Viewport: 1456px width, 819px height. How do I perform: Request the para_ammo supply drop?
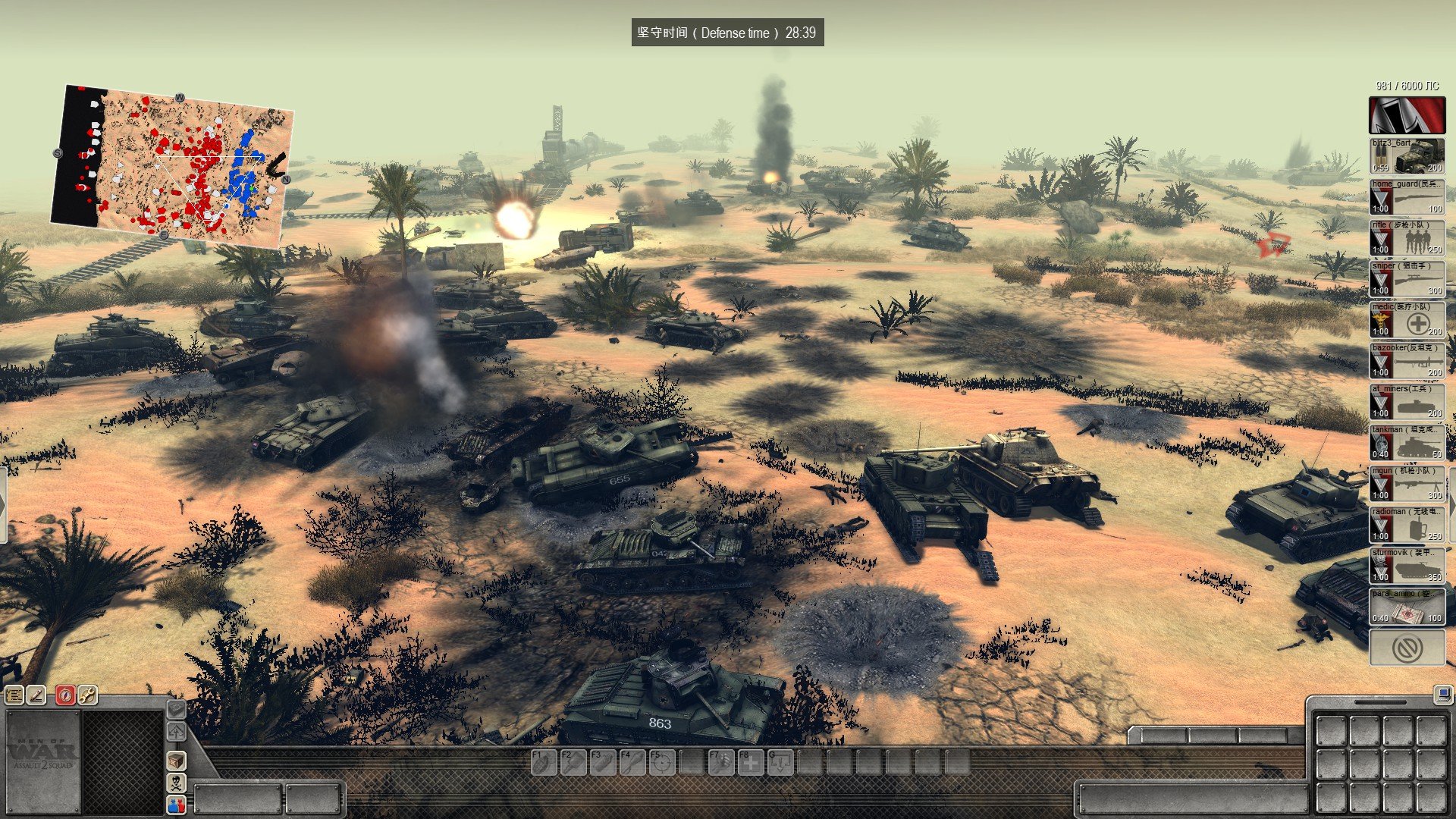[1407, 606]
